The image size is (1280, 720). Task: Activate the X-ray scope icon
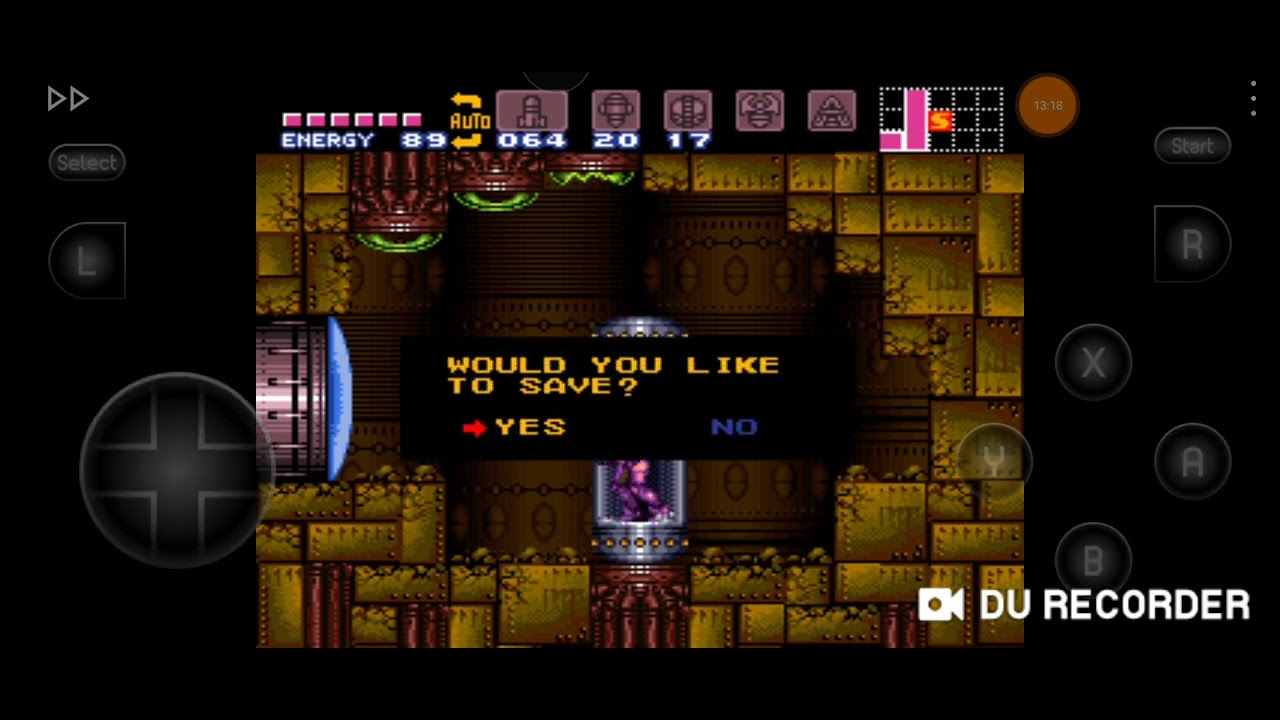tap(831, 111)
